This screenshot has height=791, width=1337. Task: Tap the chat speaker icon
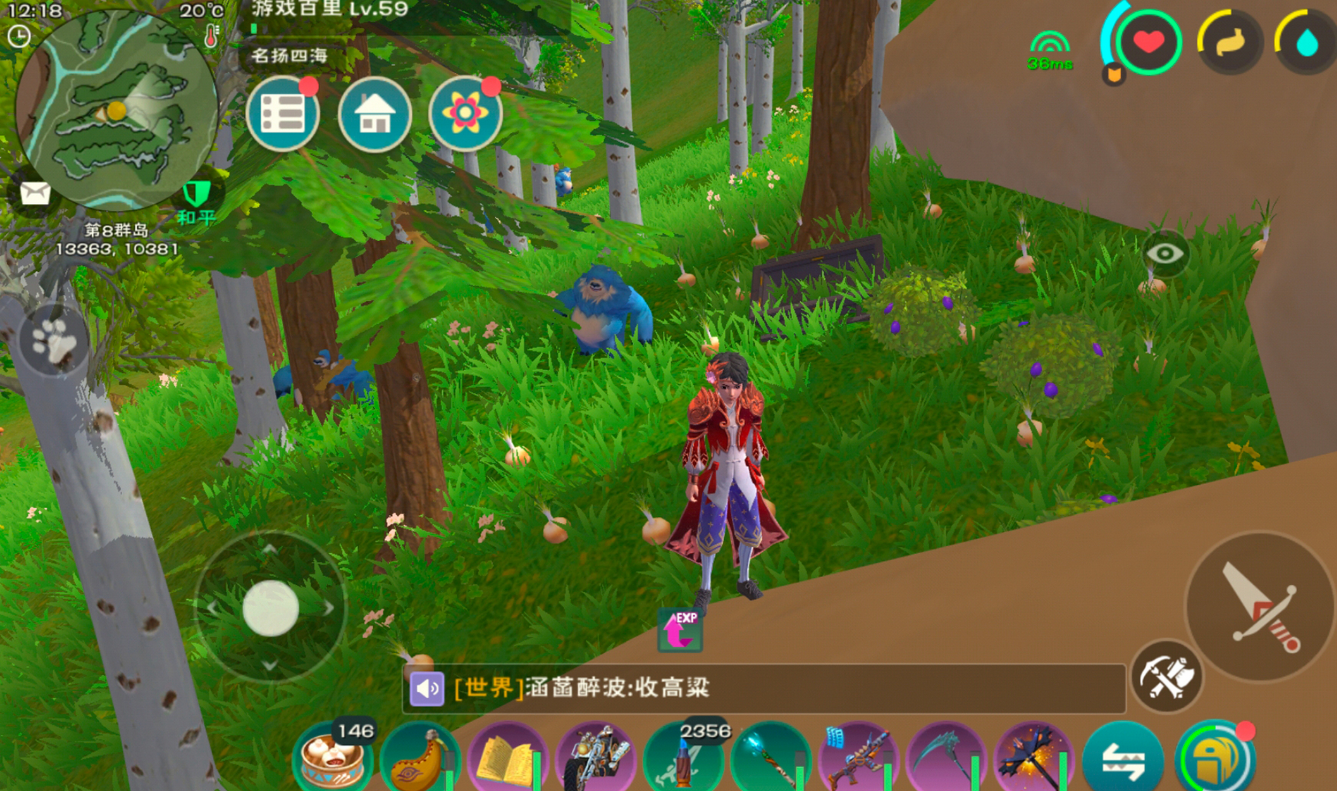click(427, 688)
